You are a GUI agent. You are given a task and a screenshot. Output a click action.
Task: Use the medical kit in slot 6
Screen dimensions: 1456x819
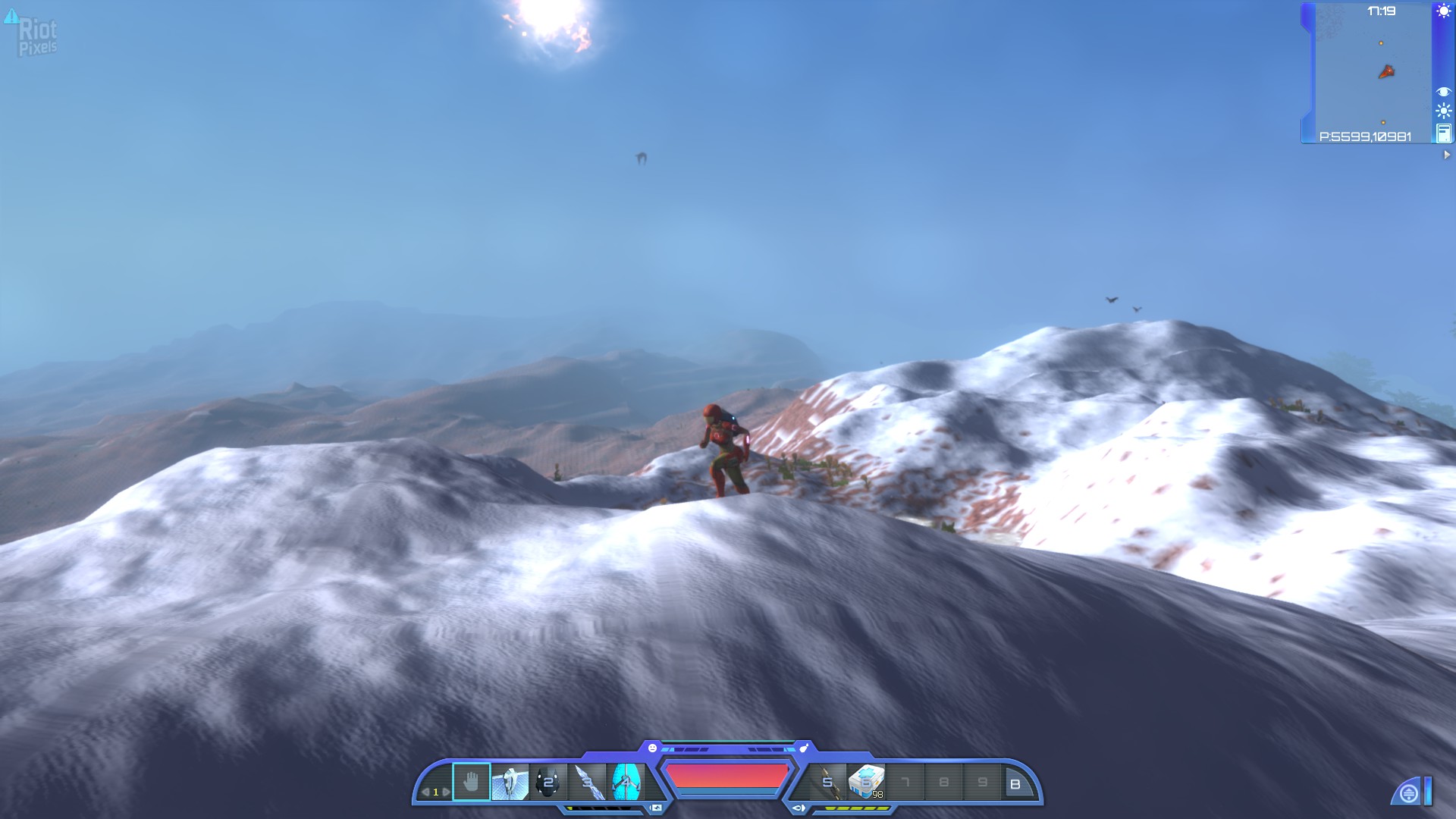coord(866,783)
